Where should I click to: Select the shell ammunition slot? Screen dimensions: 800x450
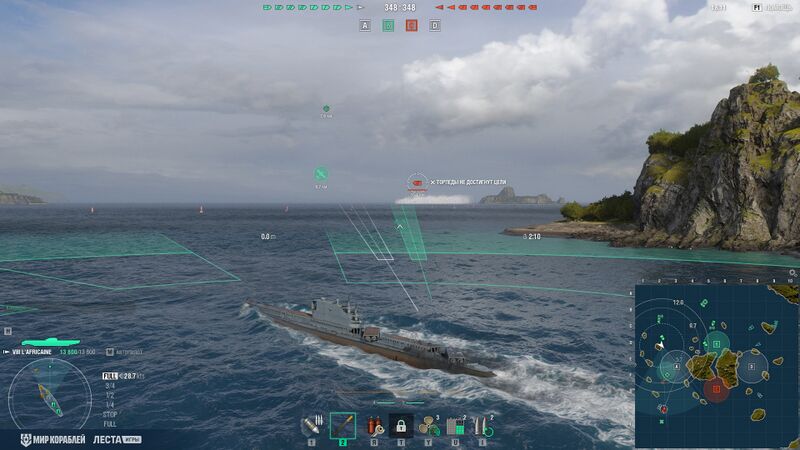coord(311,425)
